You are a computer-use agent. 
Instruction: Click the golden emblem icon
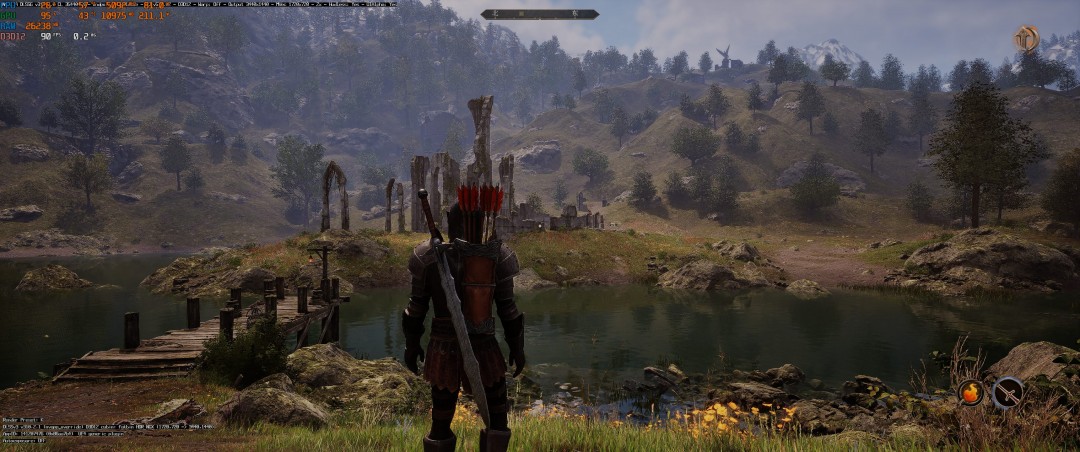tap(1026, 39)
